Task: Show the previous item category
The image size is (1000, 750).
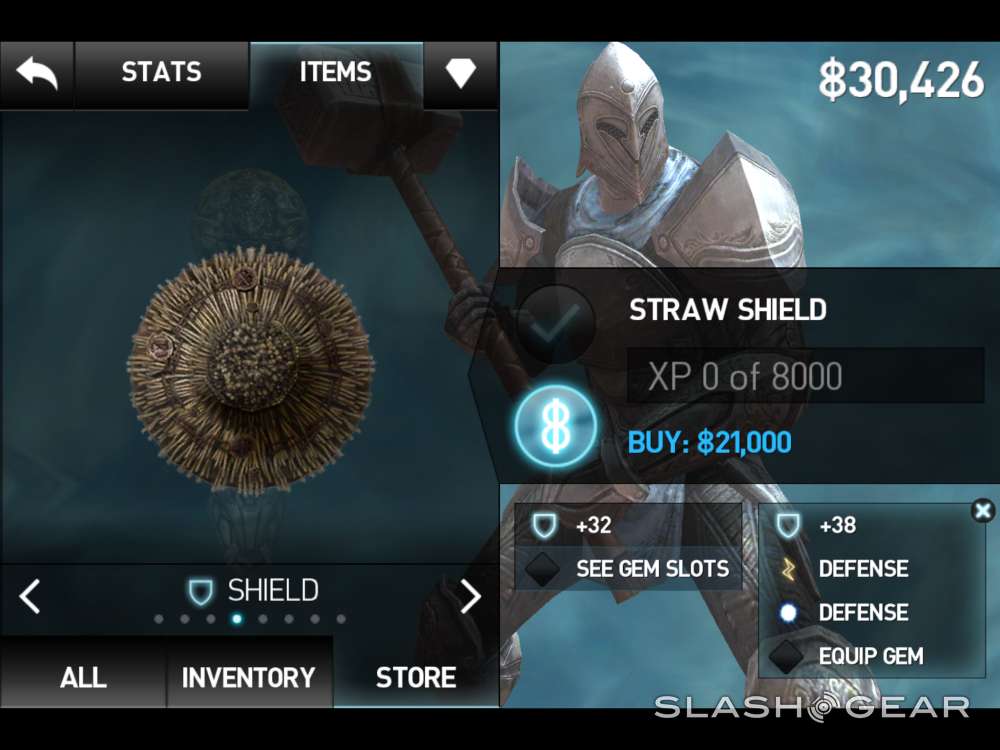Action: tap(30, 596)
